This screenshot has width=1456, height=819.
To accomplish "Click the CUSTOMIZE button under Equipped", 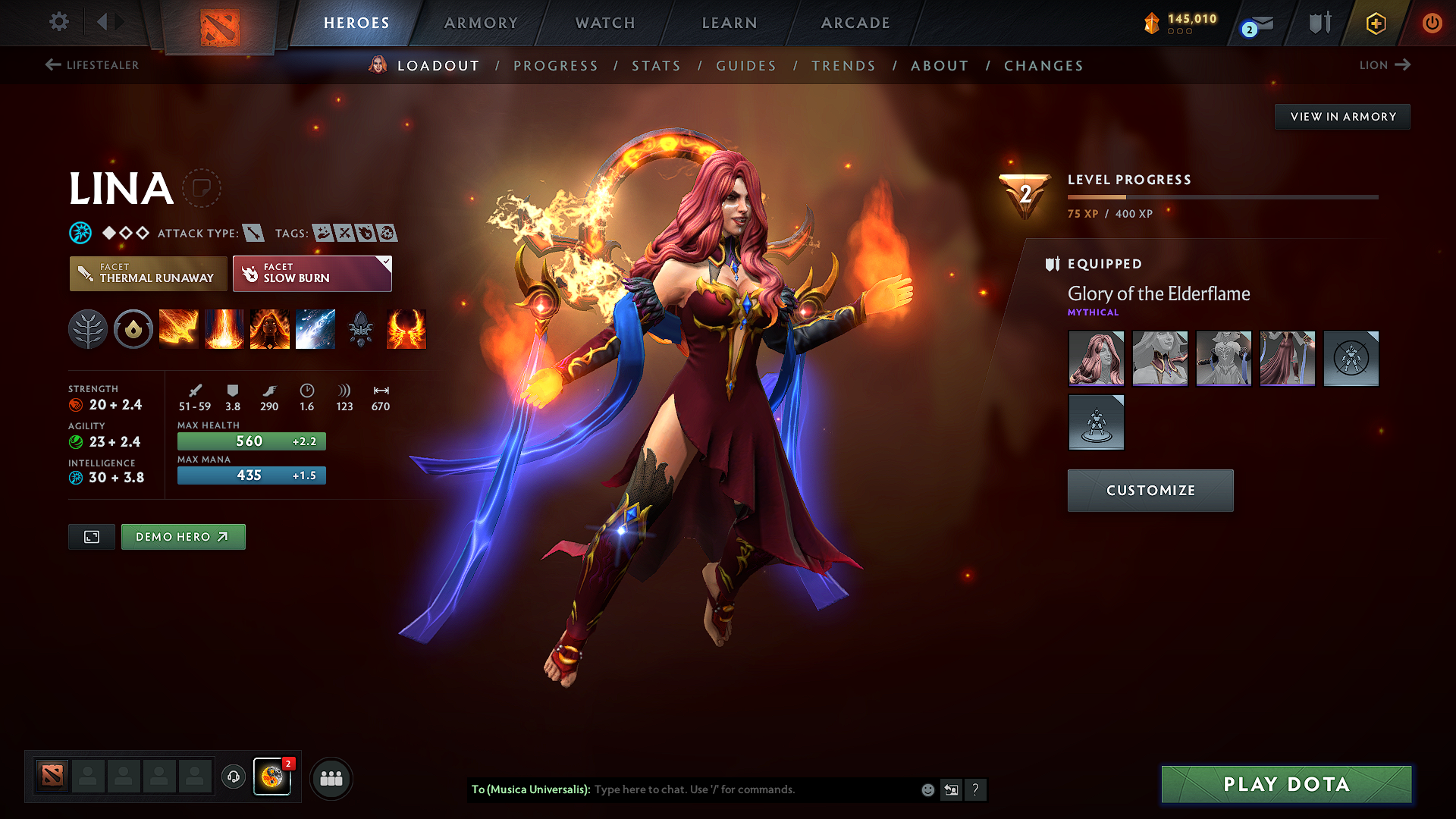I will click(x=1150, y=490).
